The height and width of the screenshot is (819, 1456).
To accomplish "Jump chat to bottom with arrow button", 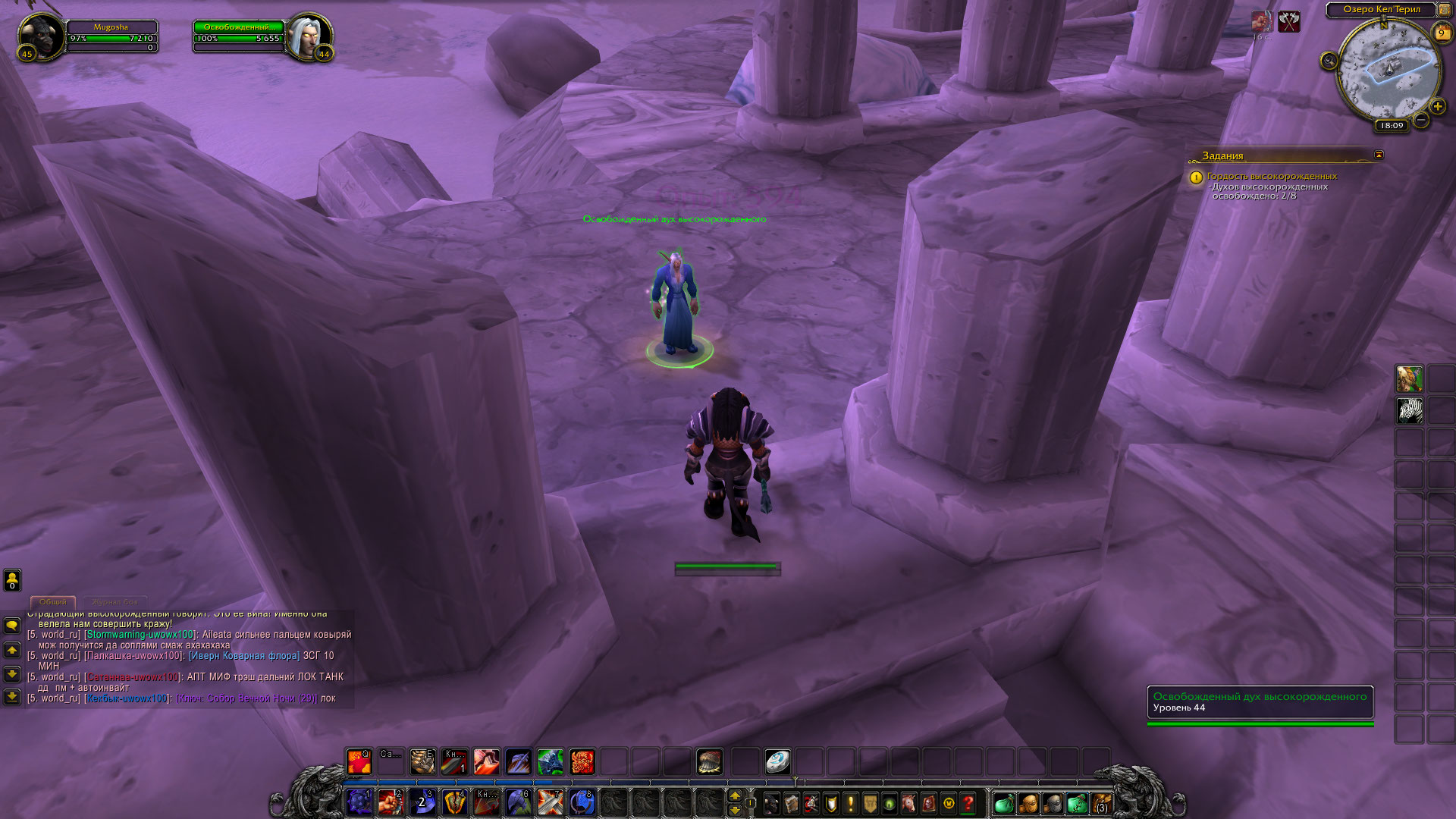I will point(12,696).
